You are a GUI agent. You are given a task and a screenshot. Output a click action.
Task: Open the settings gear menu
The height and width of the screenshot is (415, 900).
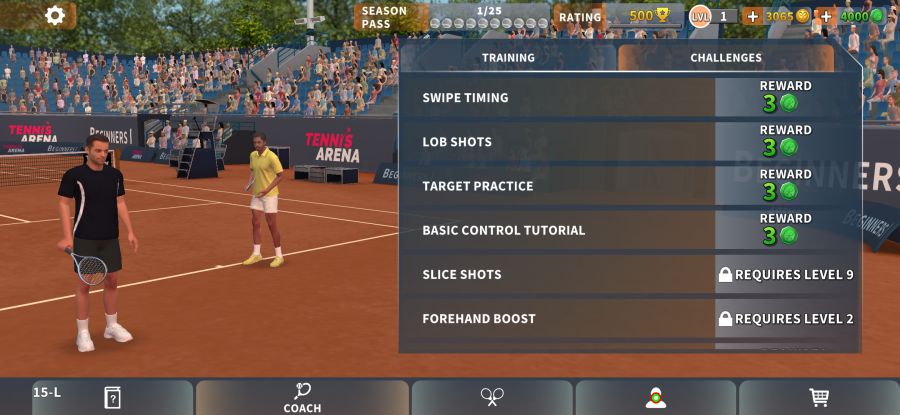pyautogui.click(x=55, y=15)
